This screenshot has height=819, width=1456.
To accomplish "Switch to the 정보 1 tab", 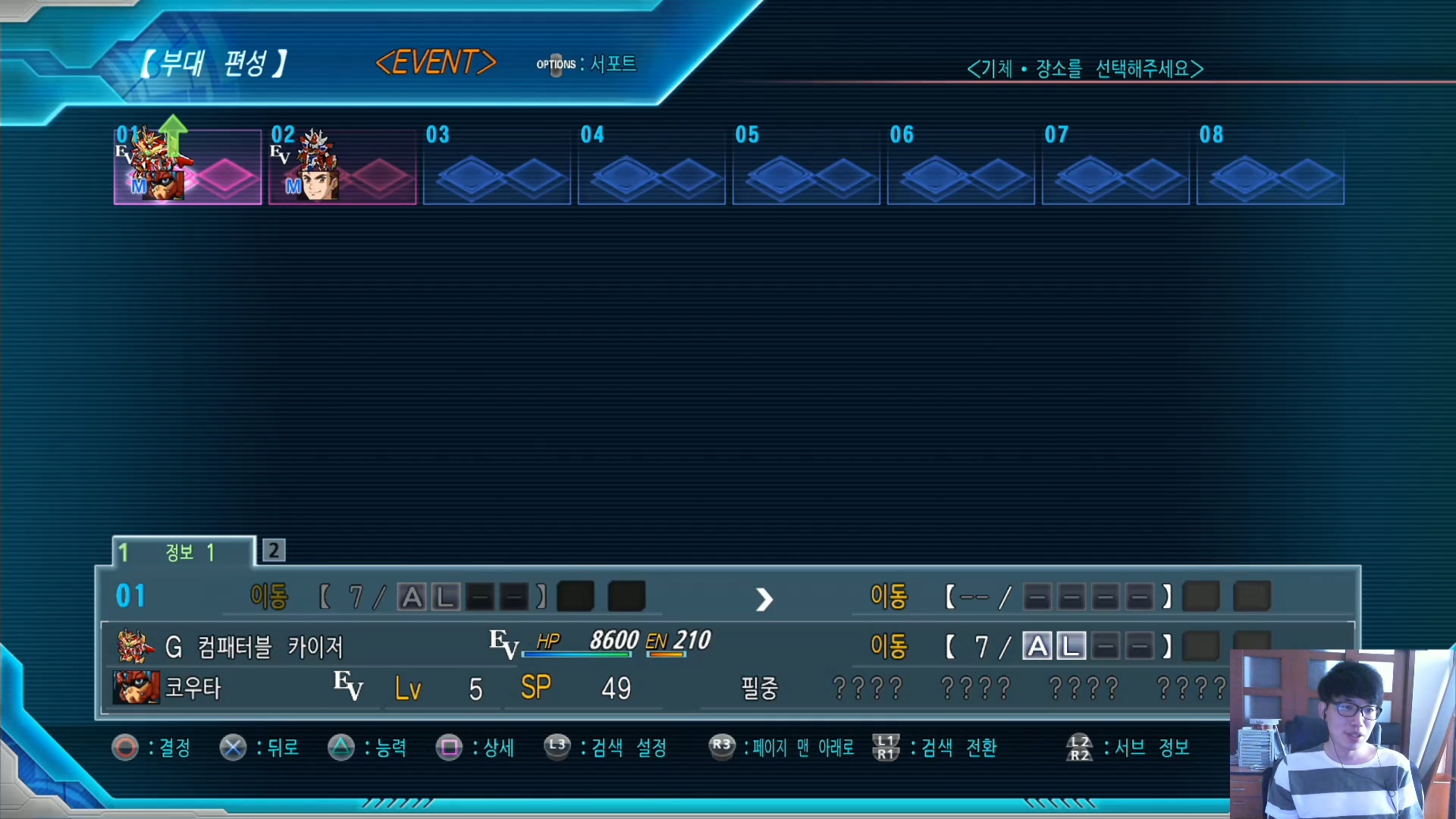I will (x=184, y=552).
